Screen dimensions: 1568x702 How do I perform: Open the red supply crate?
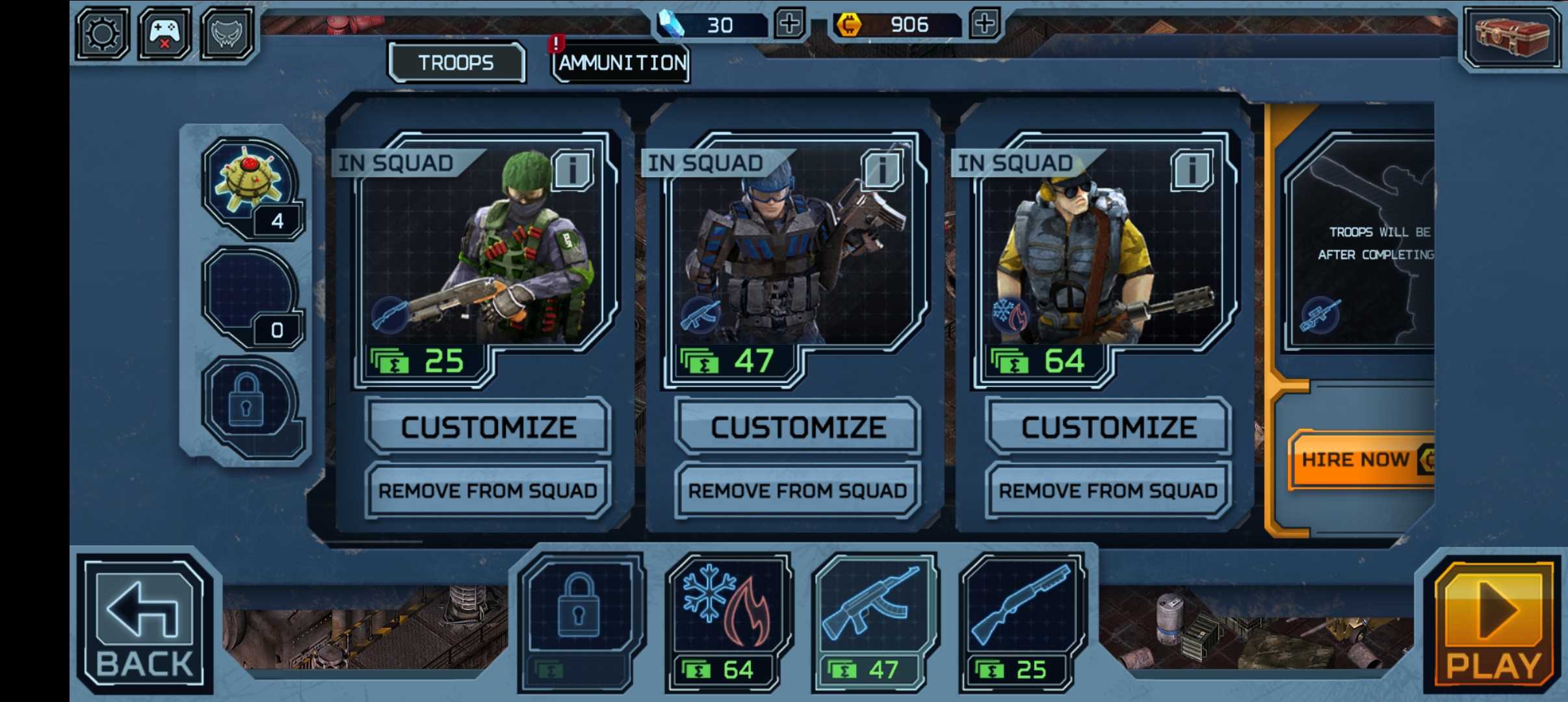[x=1511, y=36]
